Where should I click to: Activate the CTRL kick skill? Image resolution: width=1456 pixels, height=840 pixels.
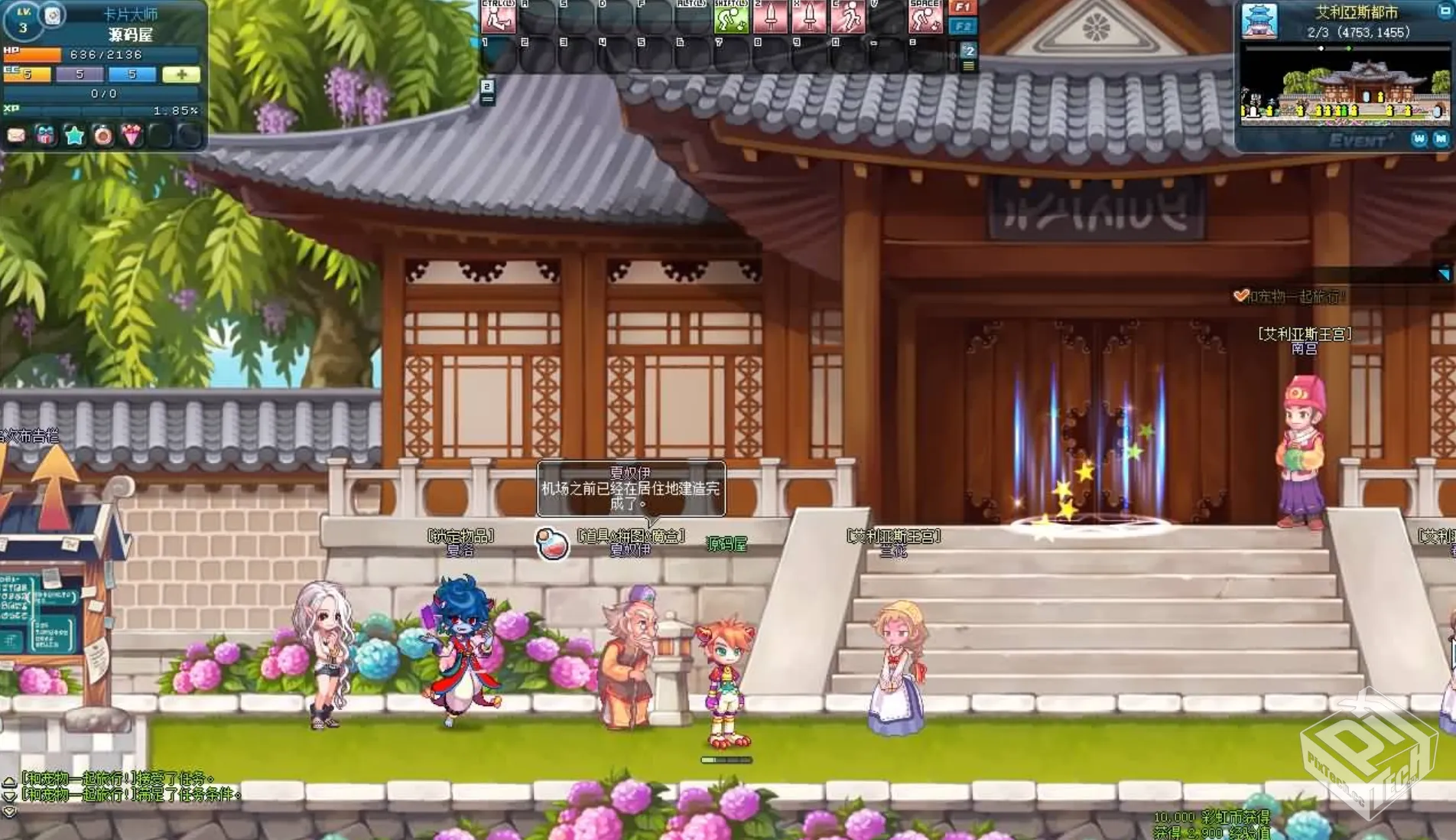coord(499,17)
